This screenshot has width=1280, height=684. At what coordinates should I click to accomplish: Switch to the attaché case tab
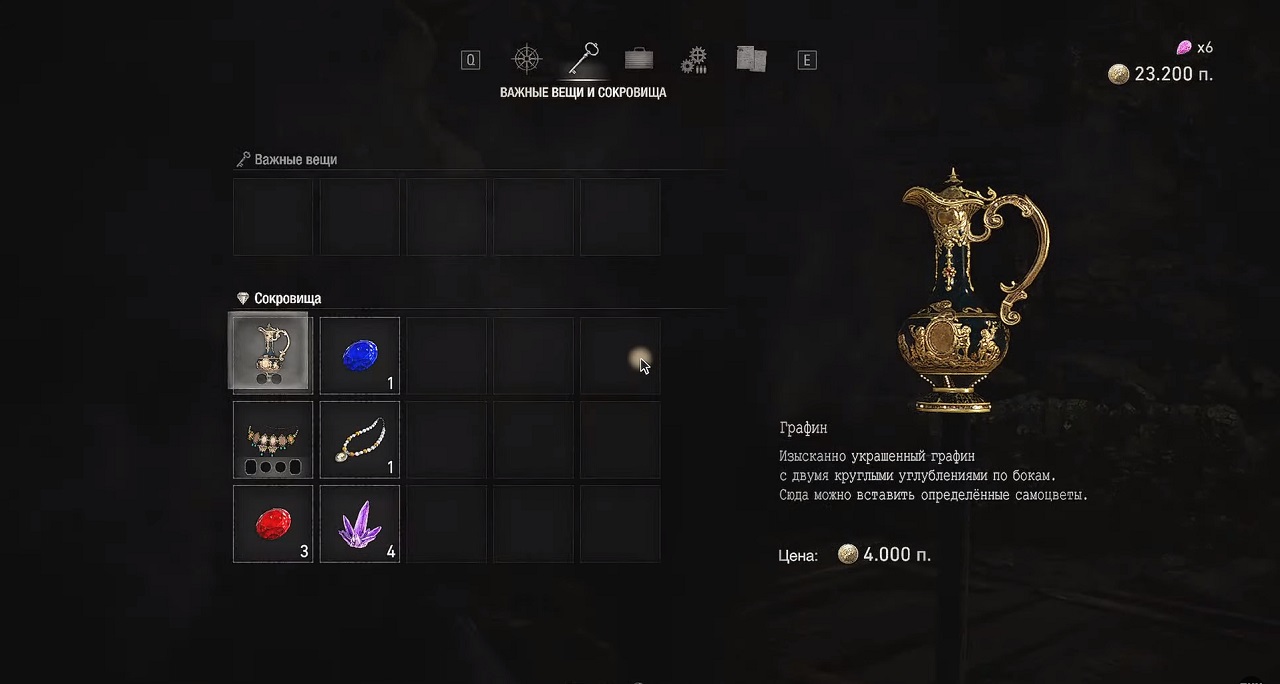pyautogui.click(x=638, y=59)
